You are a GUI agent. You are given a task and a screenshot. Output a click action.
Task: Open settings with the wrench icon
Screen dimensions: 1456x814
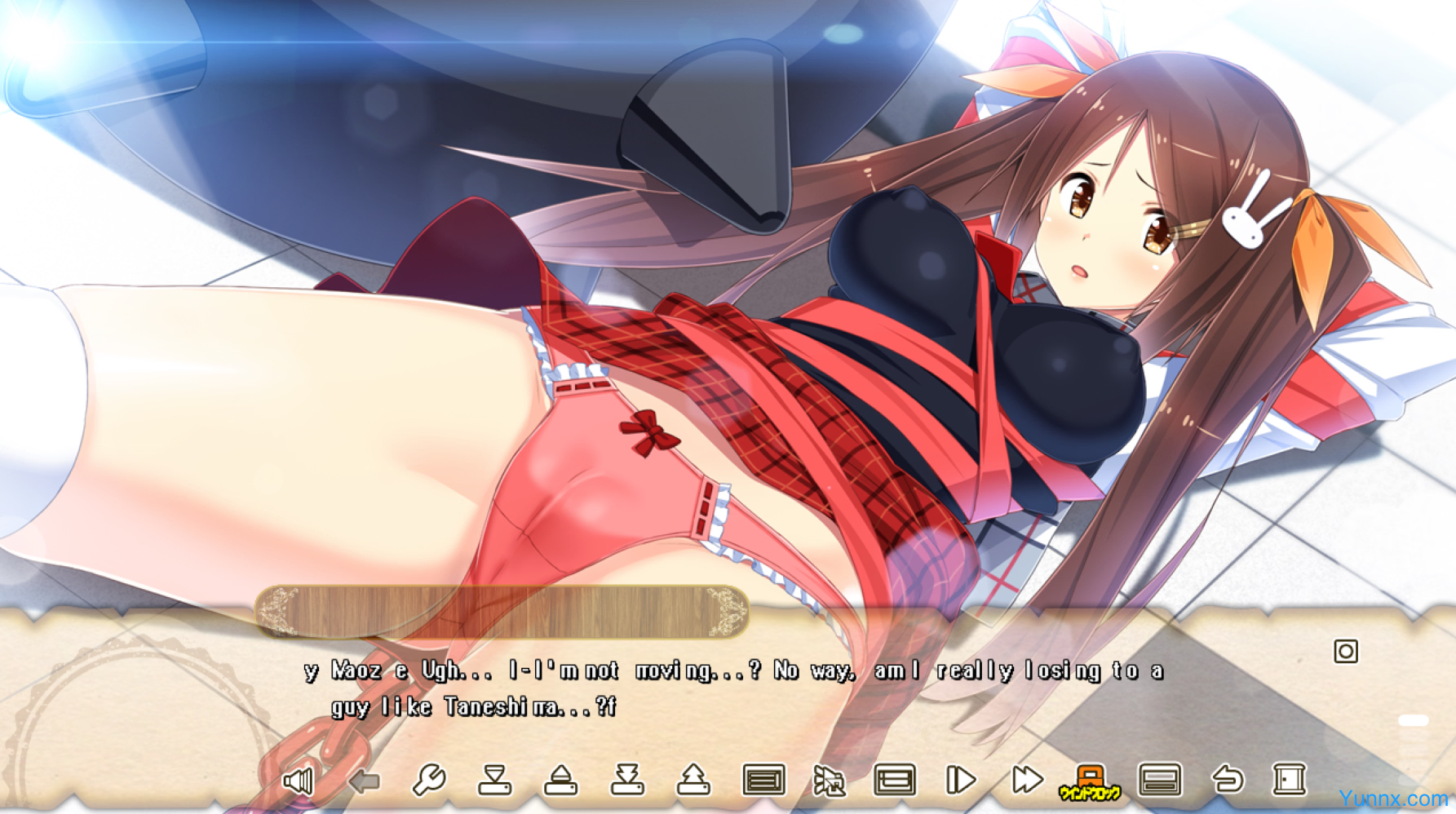[x=428, y=781]
